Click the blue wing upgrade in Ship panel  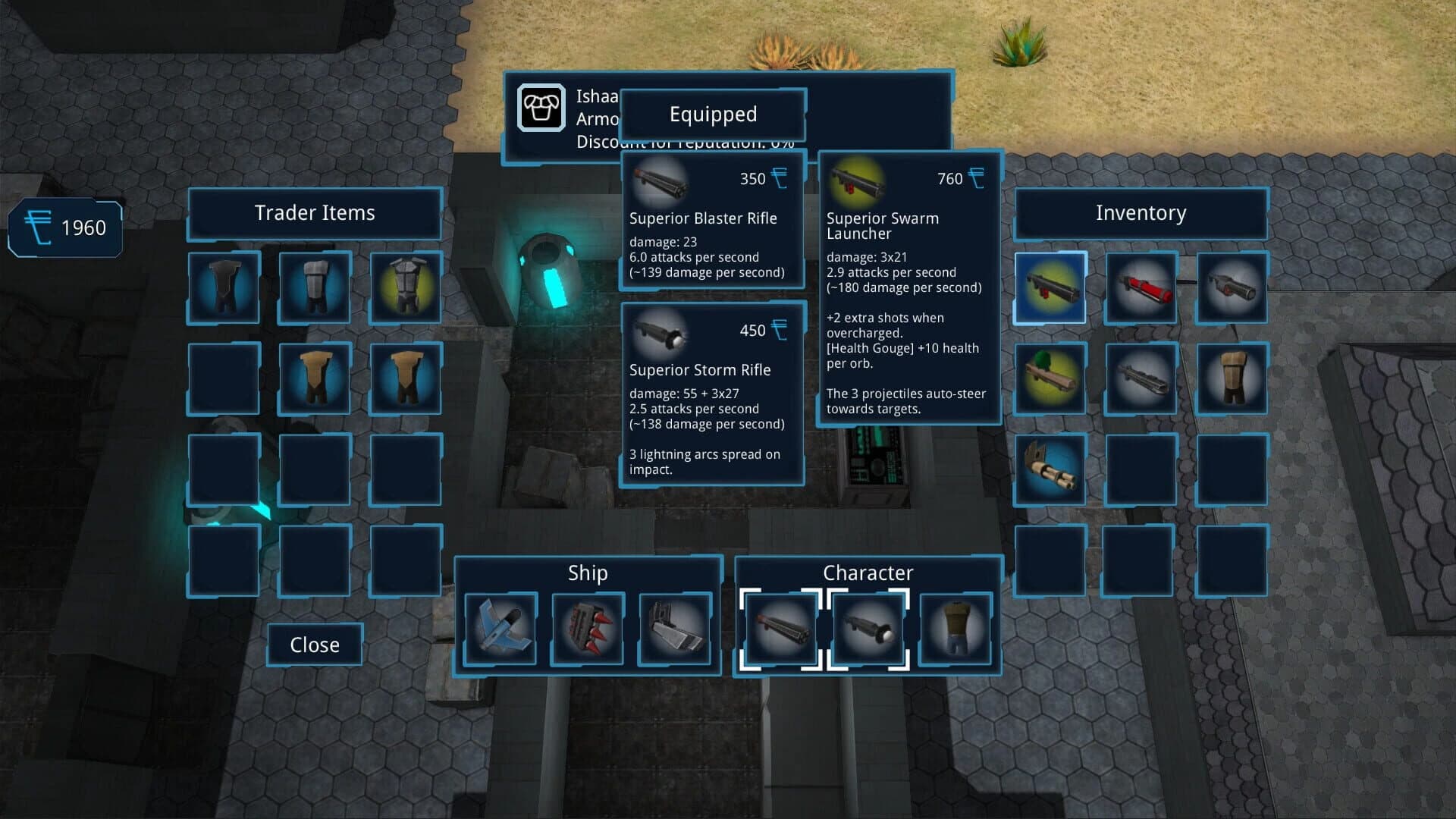(x=500, y=628)
